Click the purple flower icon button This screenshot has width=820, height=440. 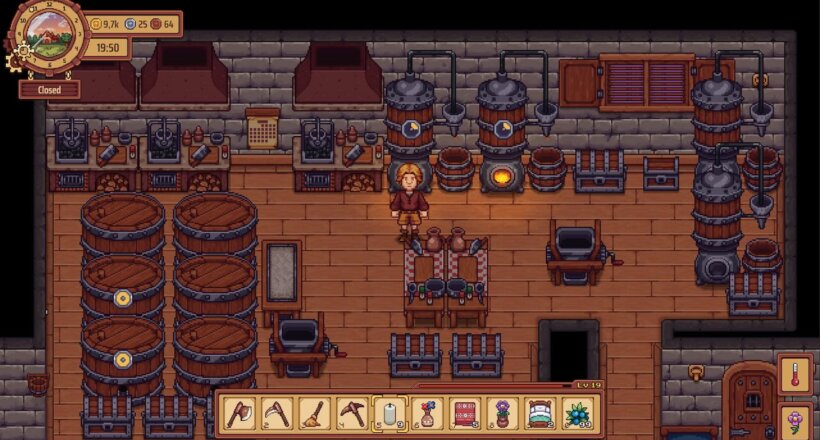[x=796, y=420]
